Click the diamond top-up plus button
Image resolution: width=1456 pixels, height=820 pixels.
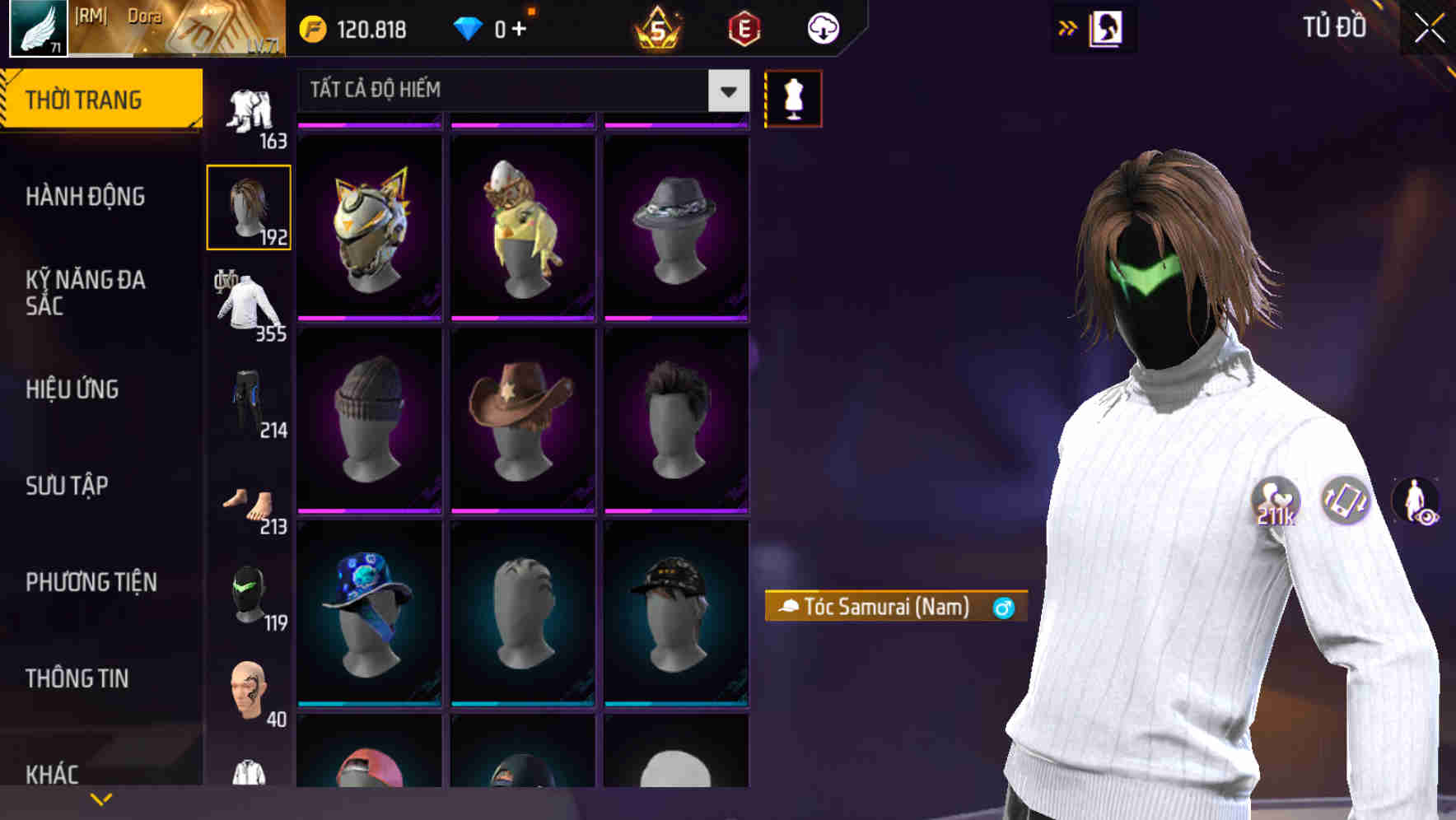pos(519,27)
